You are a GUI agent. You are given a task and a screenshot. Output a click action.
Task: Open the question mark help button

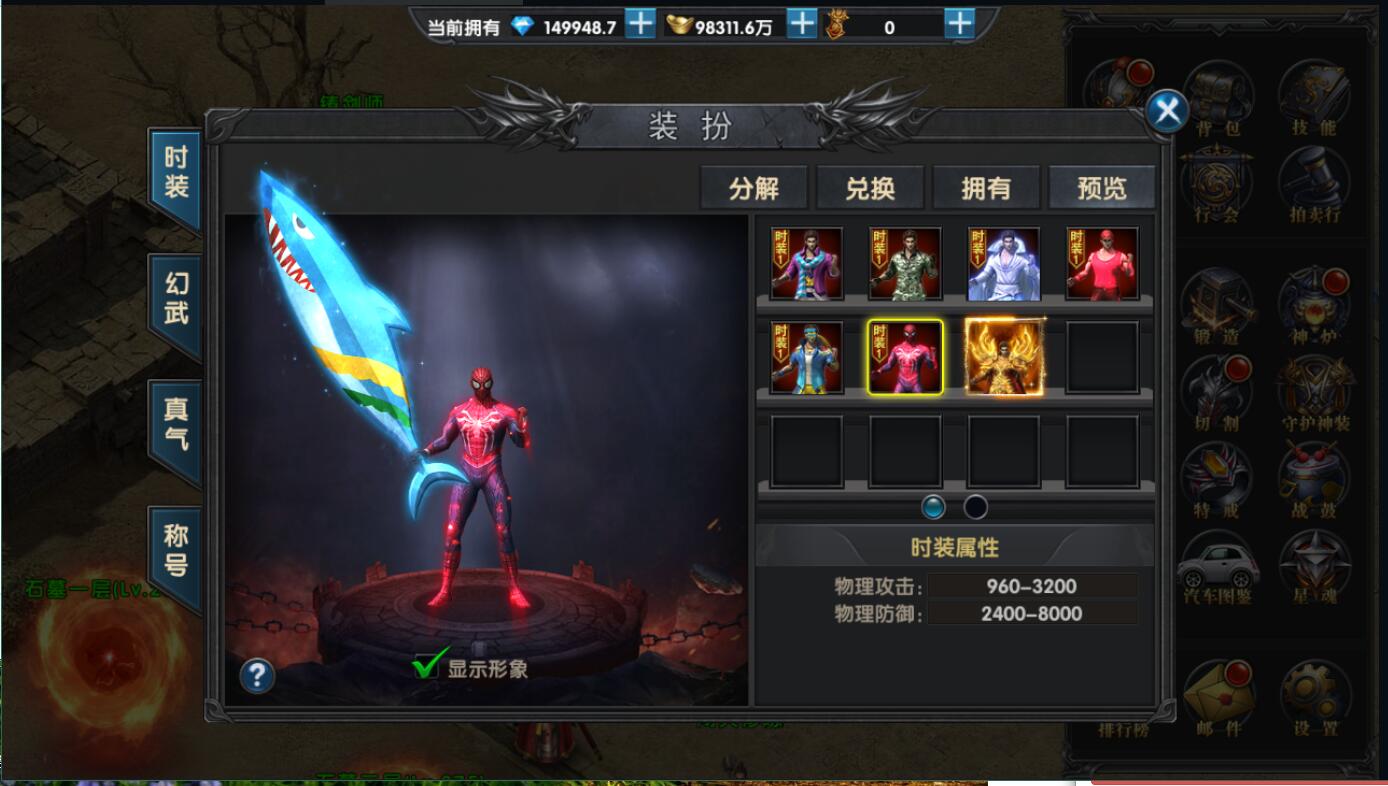coord(257,677)
